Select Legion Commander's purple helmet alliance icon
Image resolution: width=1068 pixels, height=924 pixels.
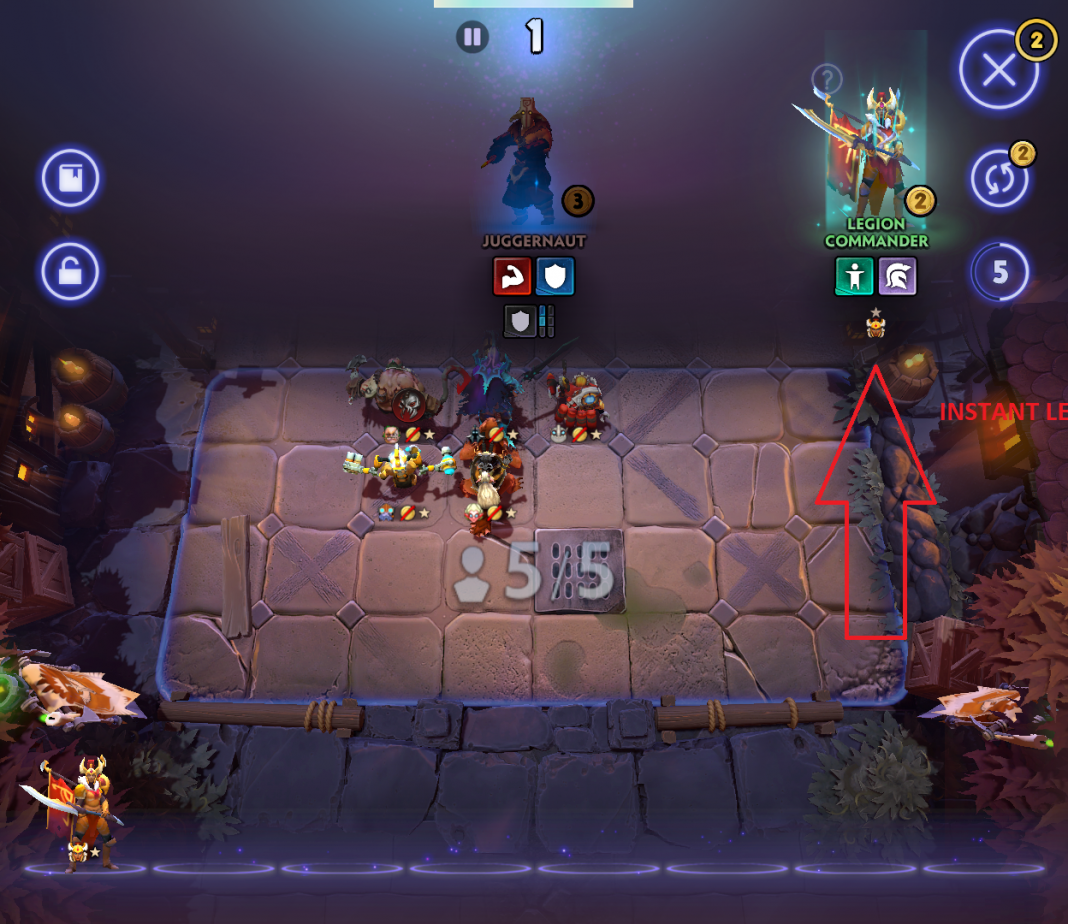[897, 277]
